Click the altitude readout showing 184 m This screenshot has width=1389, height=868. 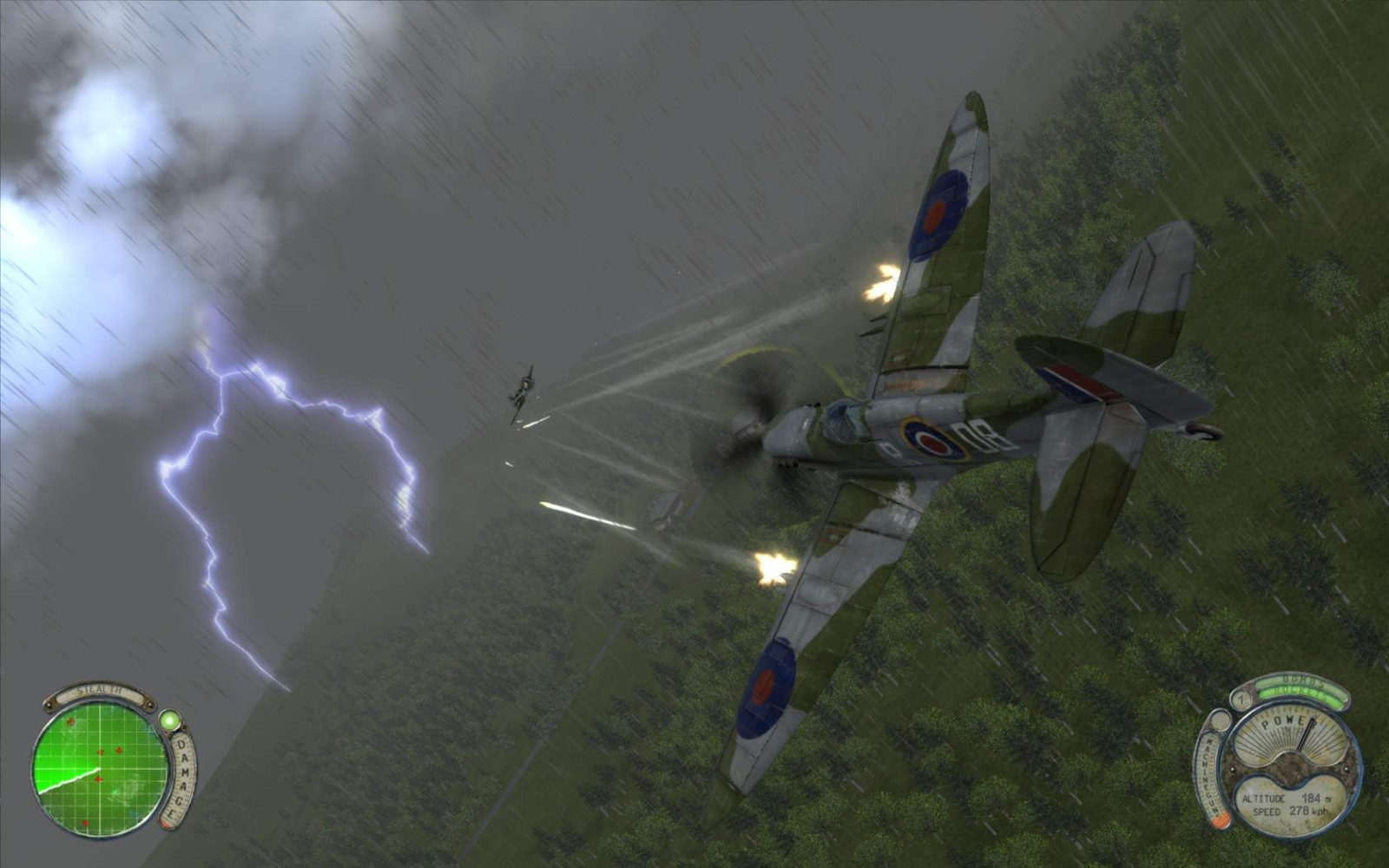pyautogui.click(x=1286, y=799)
